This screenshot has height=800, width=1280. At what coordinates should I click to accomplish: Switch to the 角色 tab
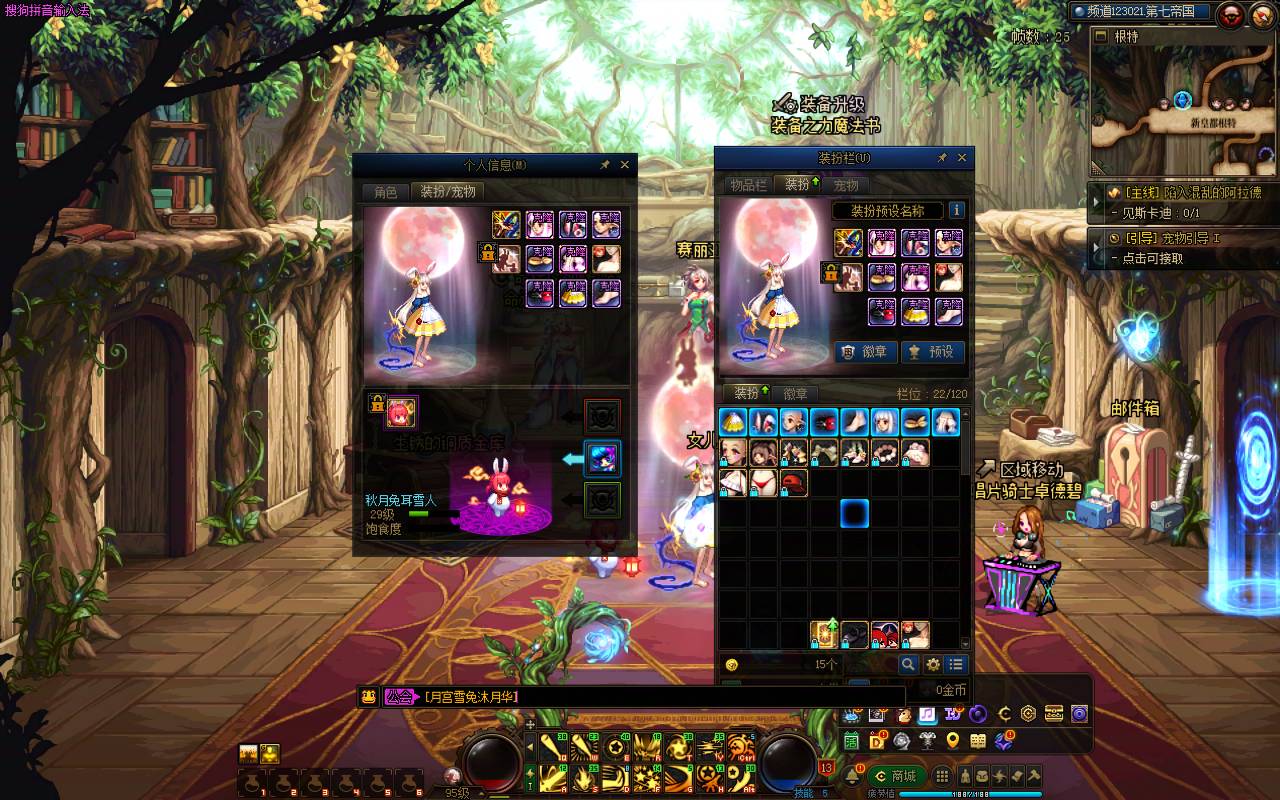click(385, 192)
